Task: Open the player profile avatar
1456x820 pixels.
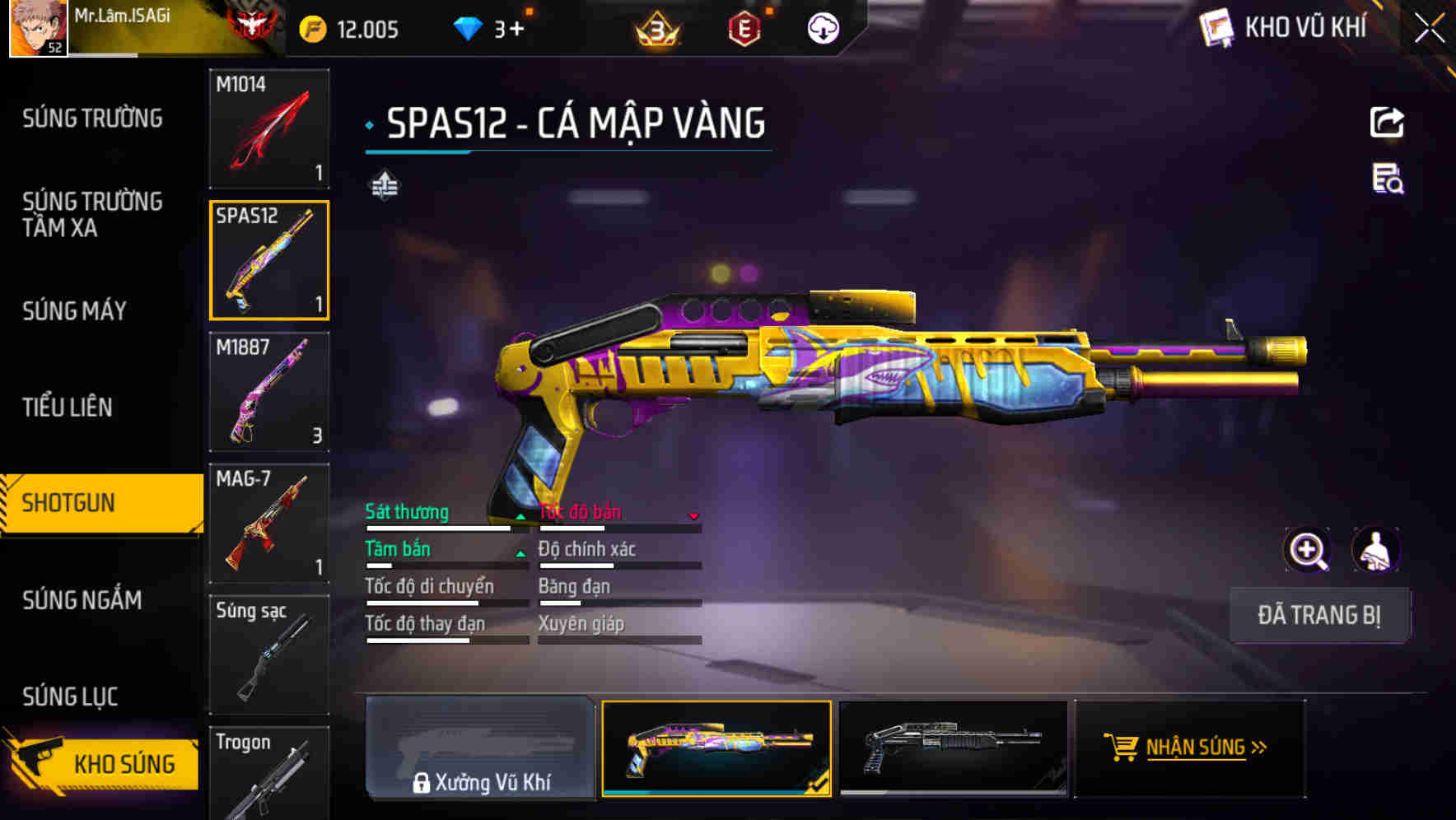Action: coord(38,28)
